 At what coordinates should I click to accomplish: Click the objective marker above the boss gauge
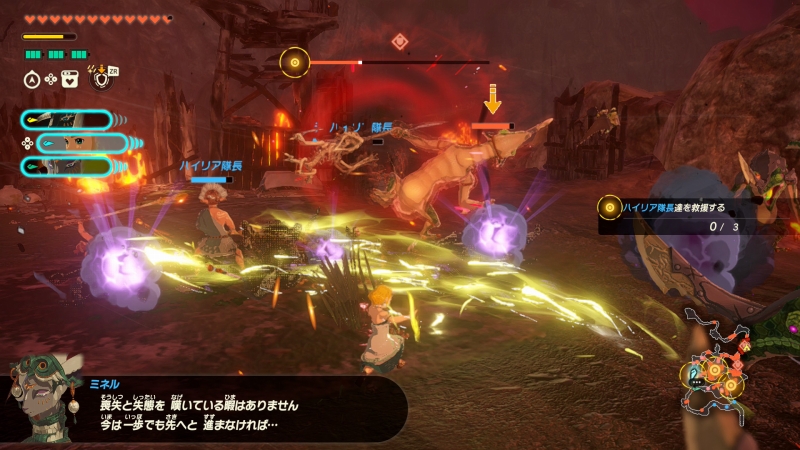(x=399, y=41)
